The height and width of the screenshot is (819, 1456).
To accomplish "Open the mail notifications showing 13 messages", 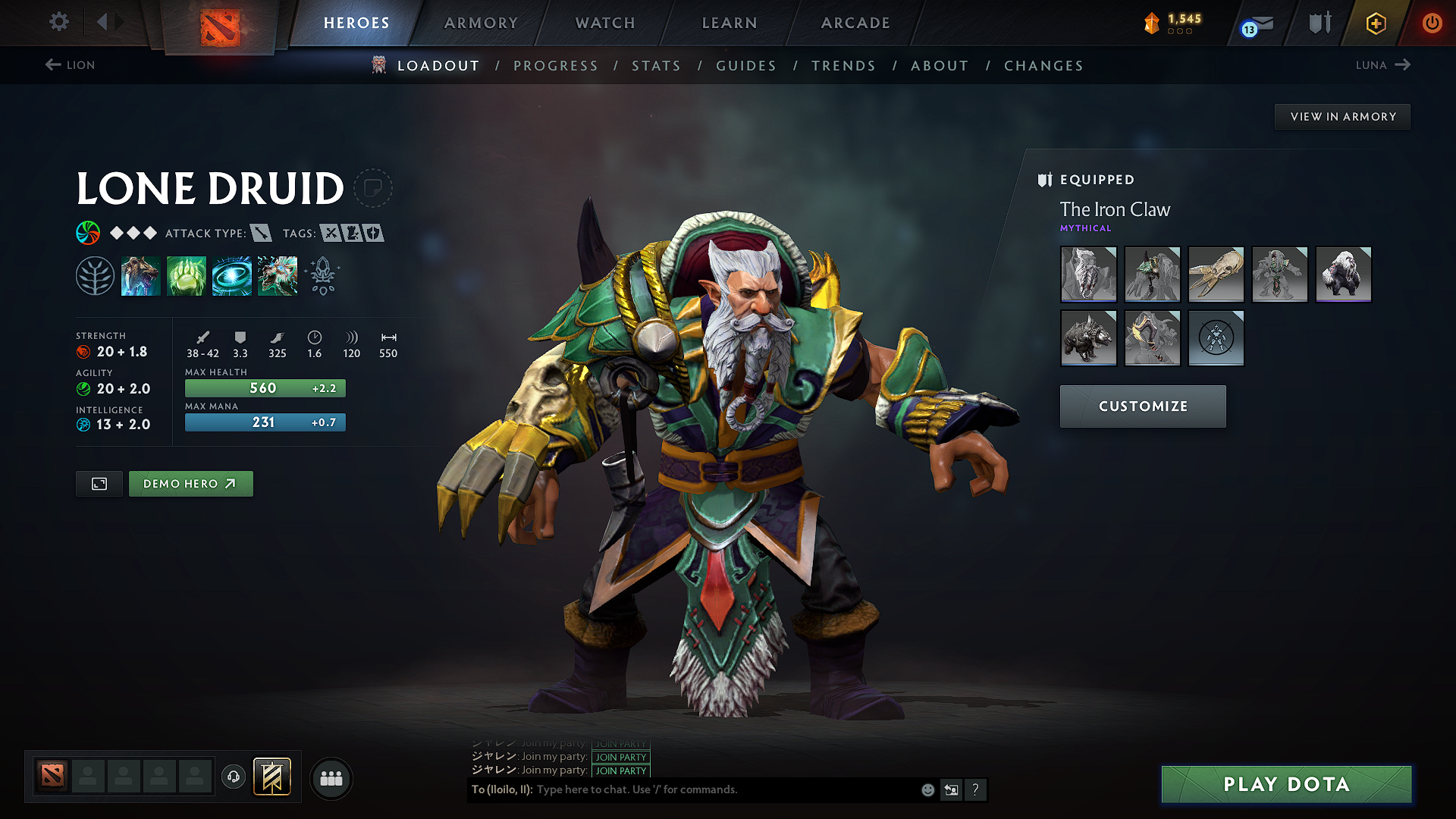I will (1255, 23).
